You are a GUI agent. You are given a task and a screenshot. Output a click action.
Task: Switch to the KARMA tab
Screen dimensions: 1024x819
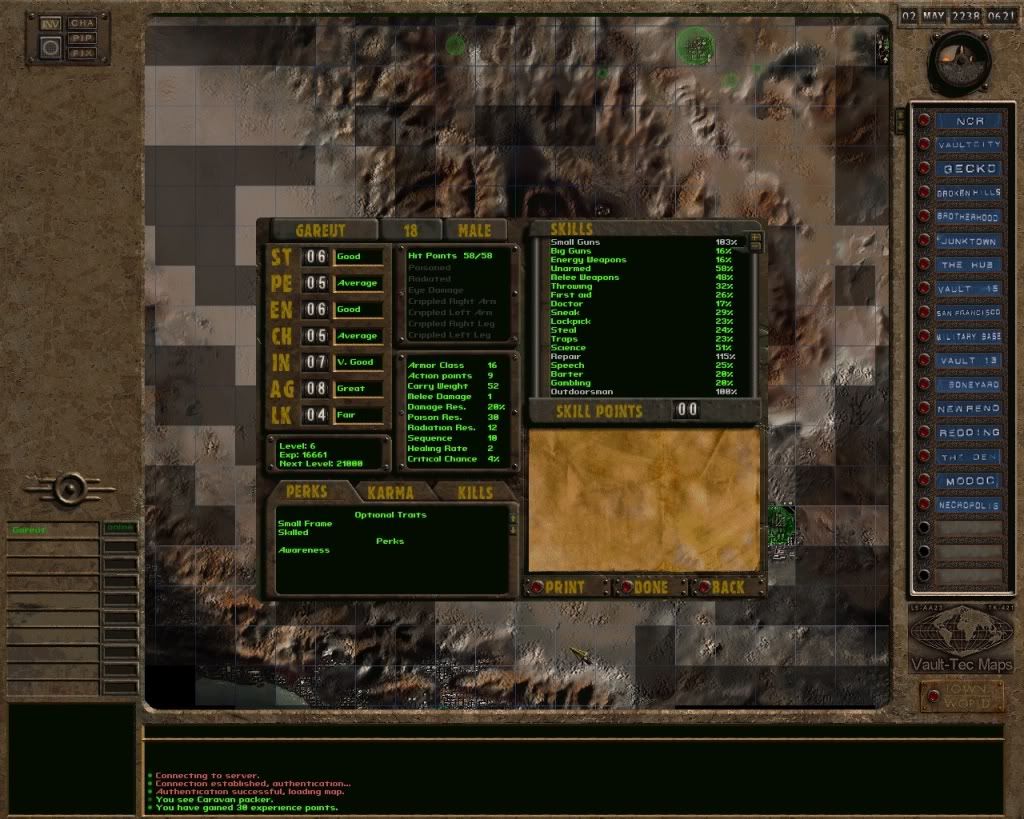(x=390, y=492)
